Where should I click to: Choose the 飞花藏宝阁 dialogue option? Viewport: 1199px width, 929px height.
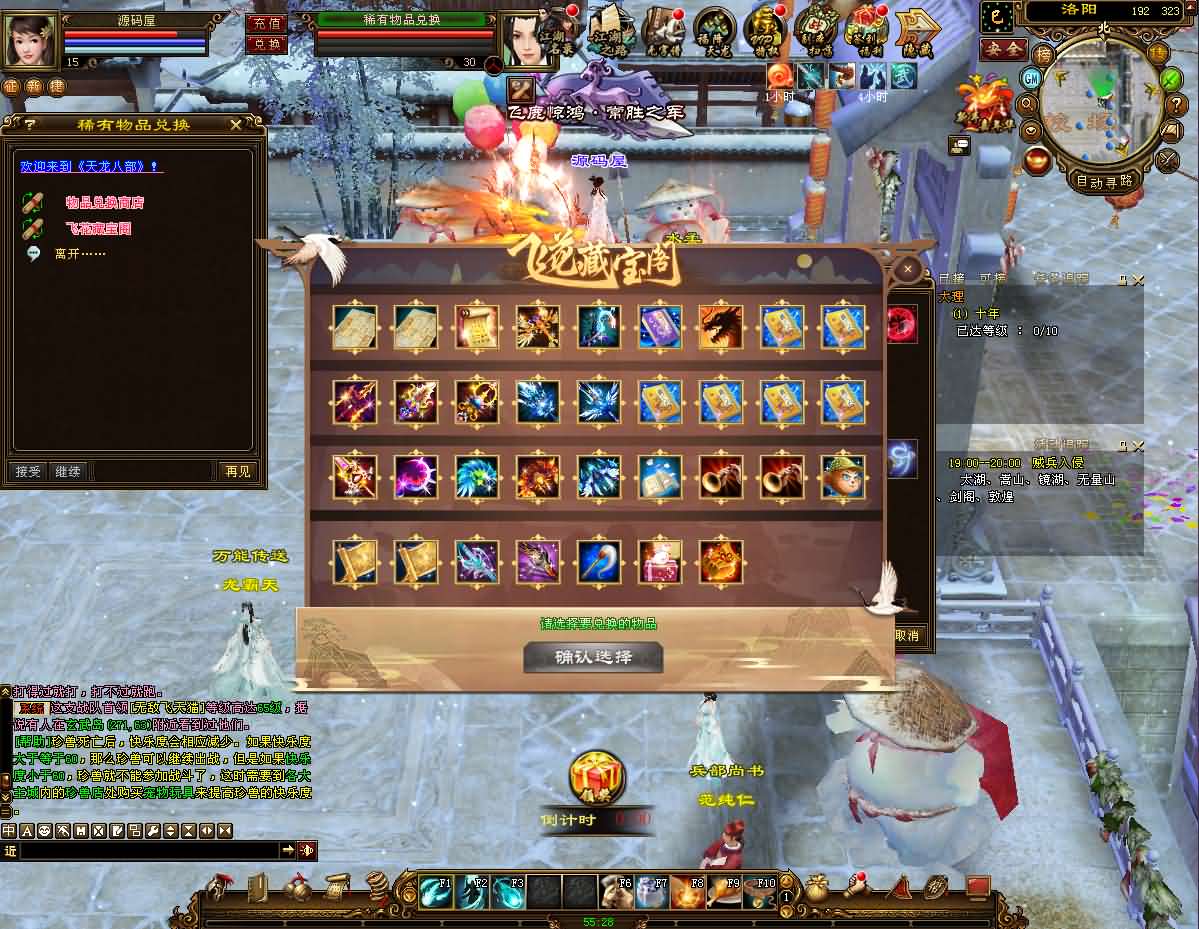pyautogui.click(x=98, y=228)
